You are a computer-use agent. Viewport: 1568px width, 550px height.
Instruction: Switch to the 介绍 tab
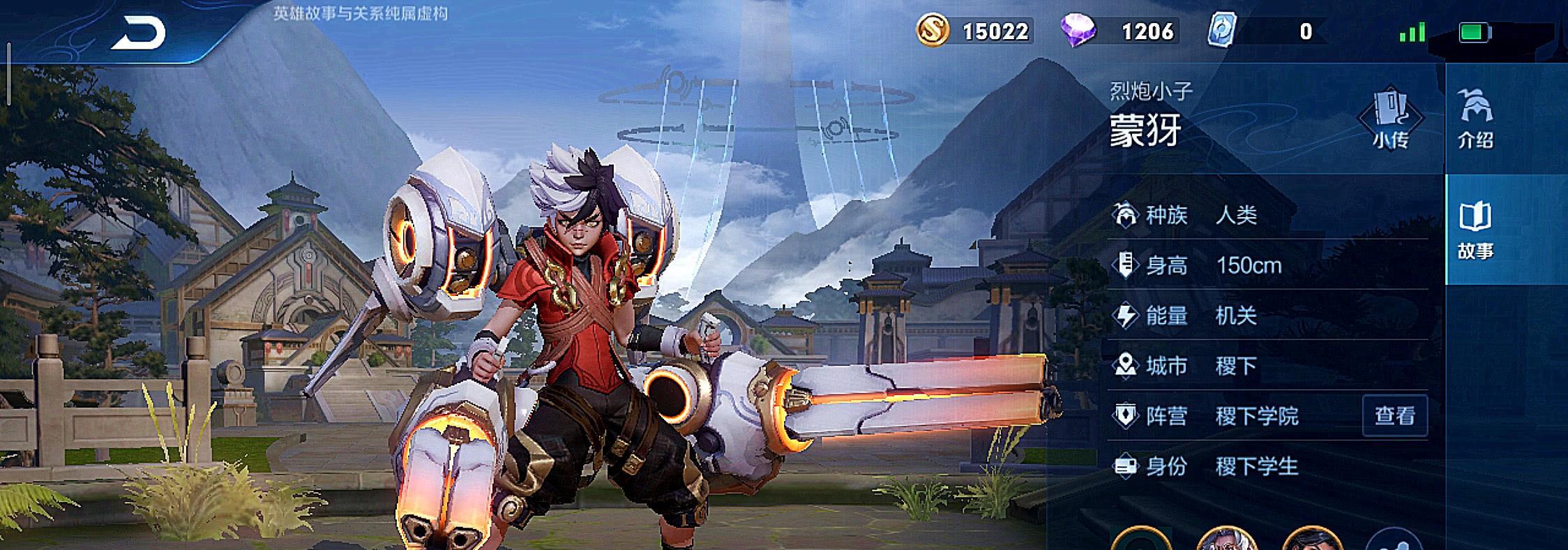tap(1475, 118)
